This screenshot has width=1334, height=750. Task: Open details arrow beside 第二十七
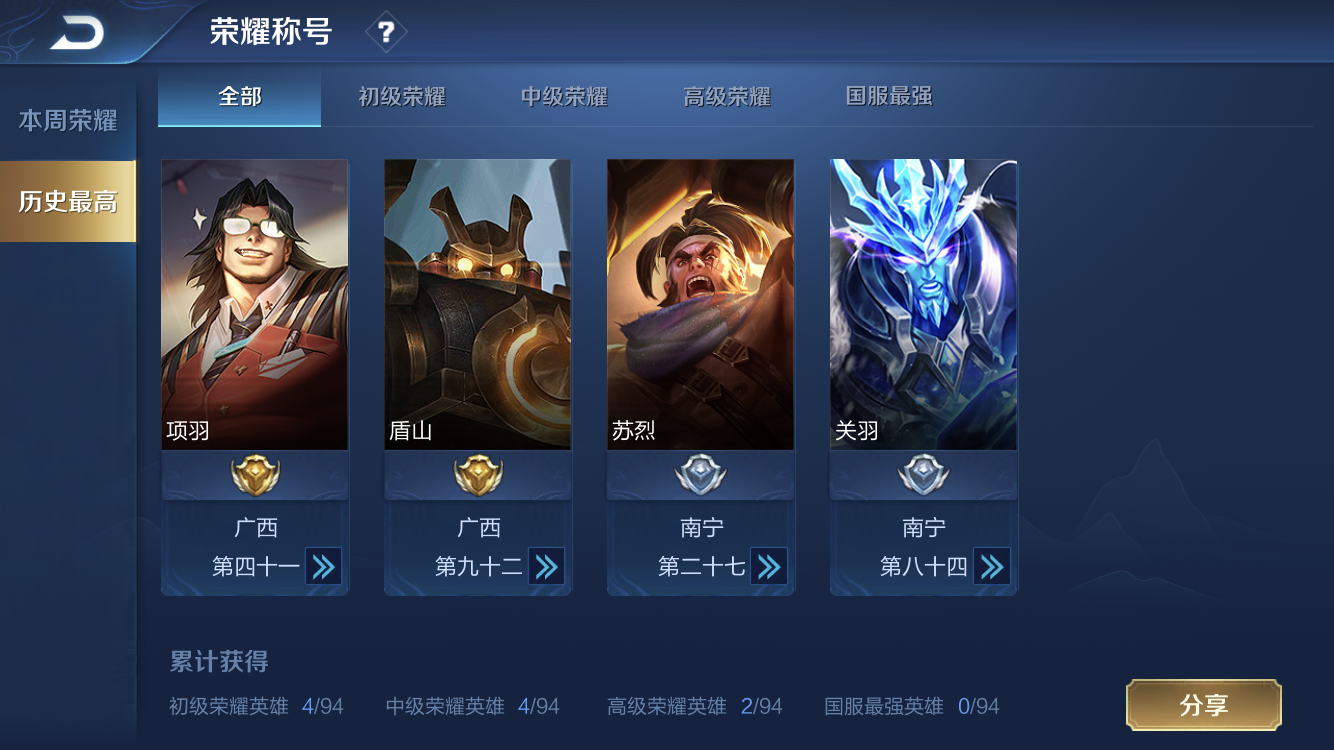[x=769, y=567]
